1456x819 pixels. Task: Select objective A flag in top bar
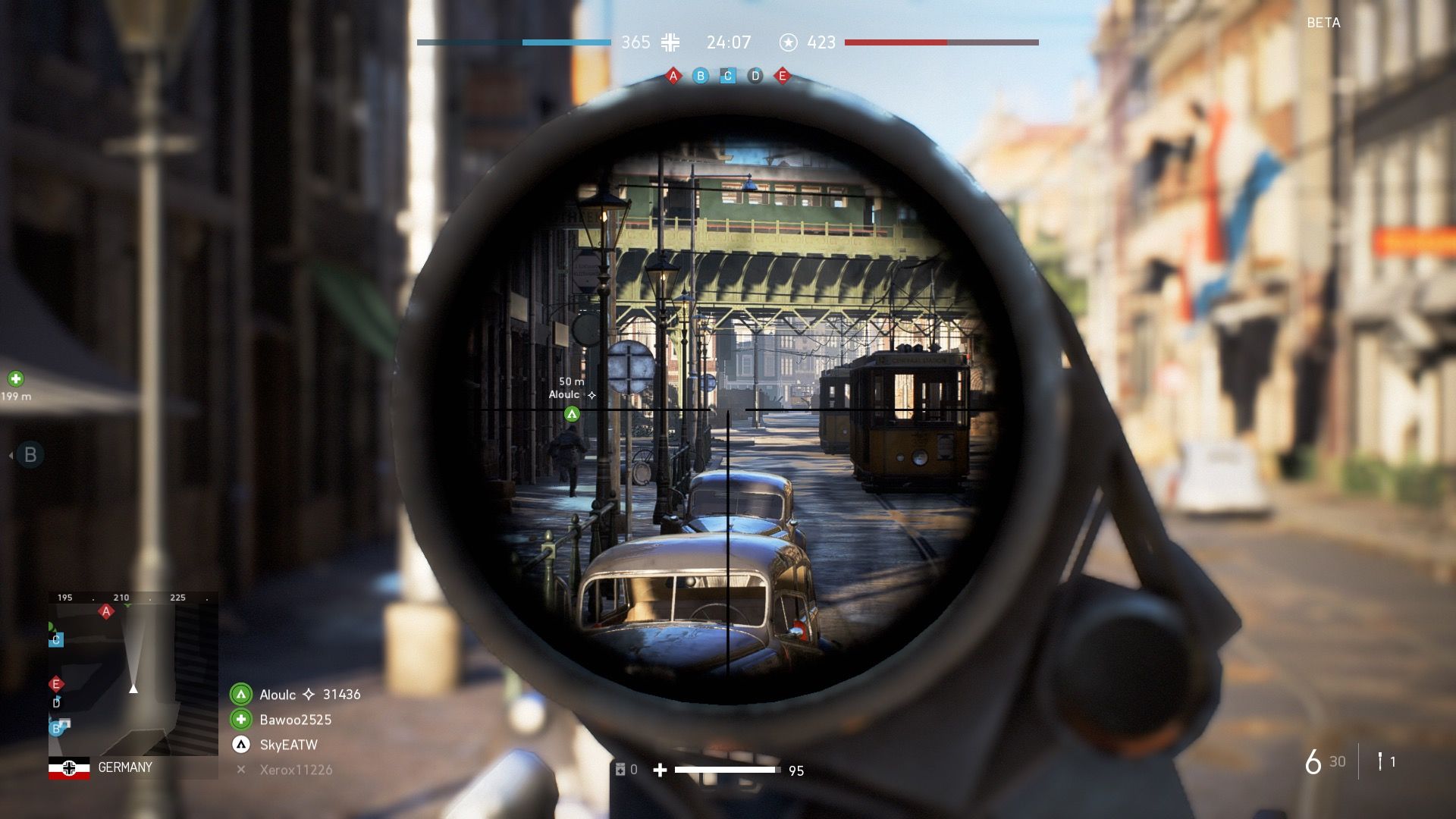coord(673,76)
